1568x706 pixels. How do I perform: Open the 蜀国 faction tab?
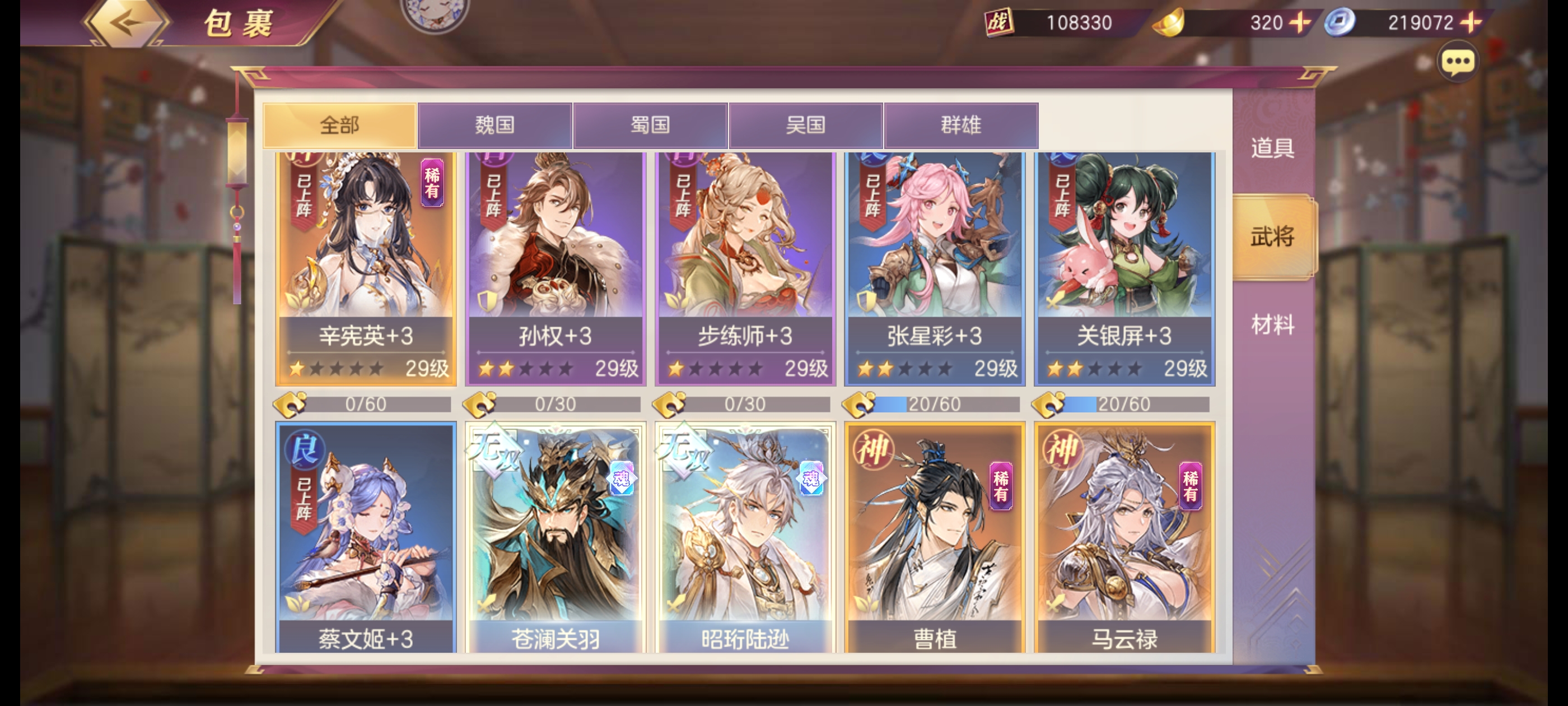[x=650, y=126]
